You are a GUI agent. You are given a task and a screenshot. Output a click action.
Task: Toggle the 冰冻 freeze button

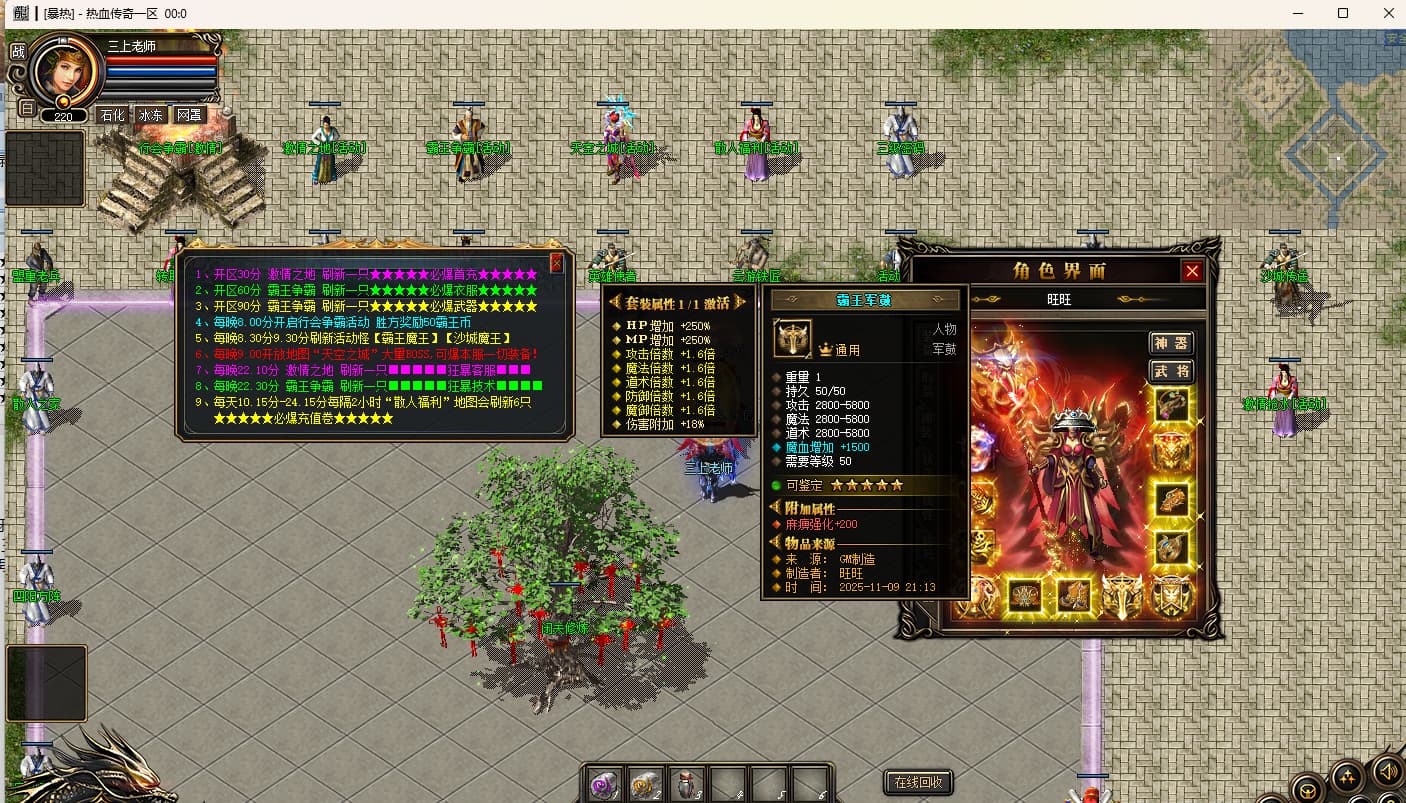tap(150, 115)
